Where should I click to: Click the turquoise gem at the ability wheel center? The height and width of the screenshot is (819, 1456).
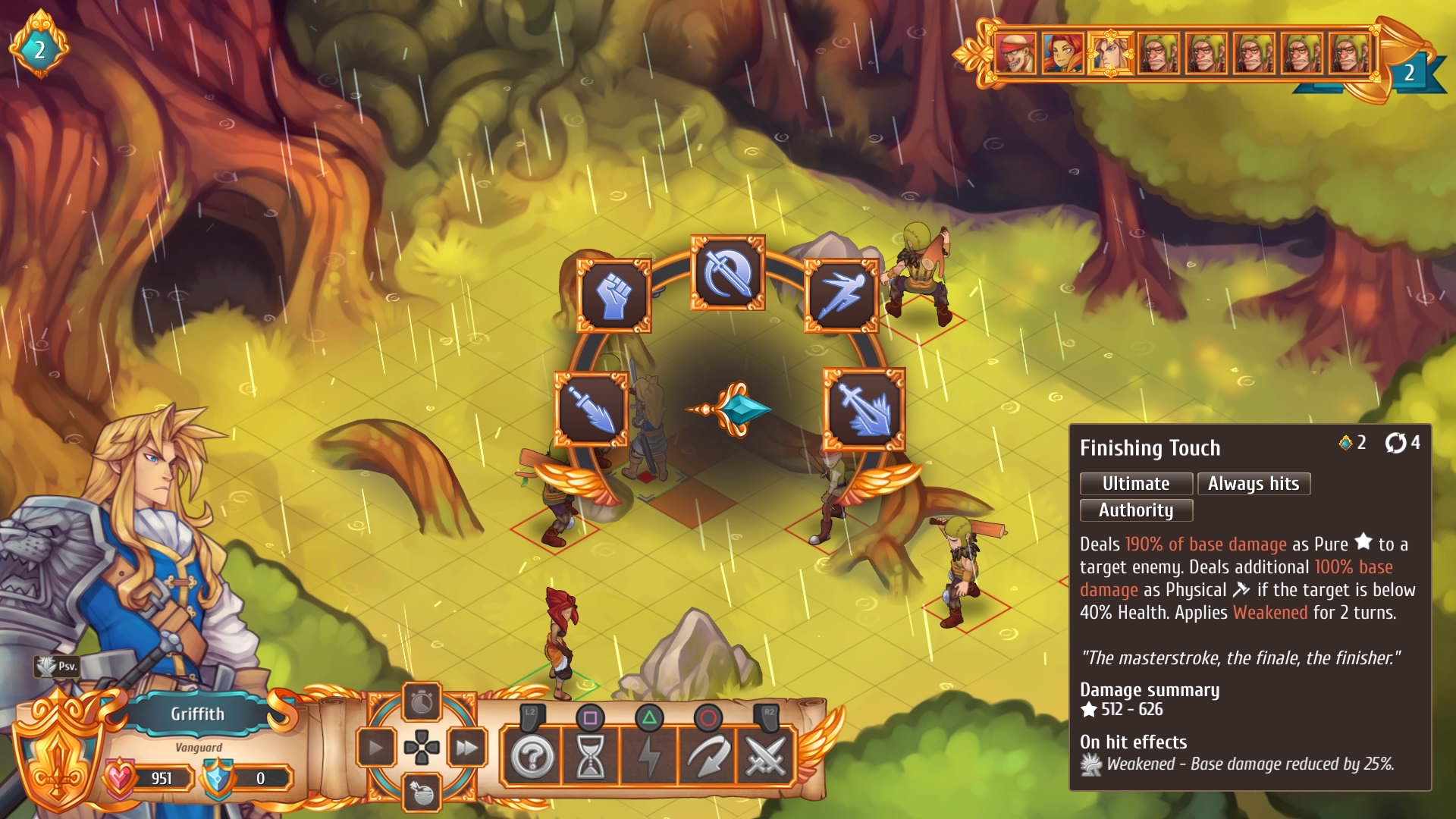coord(746,408)
